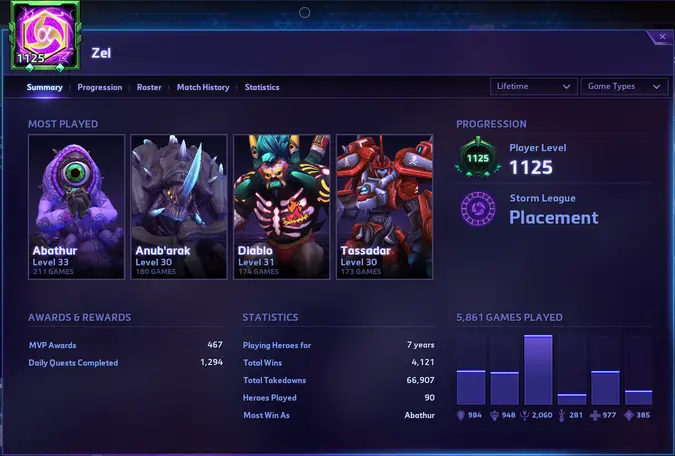Switch to the Roster tab
The height and width of the screenshot is (456, 675).
coord(149,87)
